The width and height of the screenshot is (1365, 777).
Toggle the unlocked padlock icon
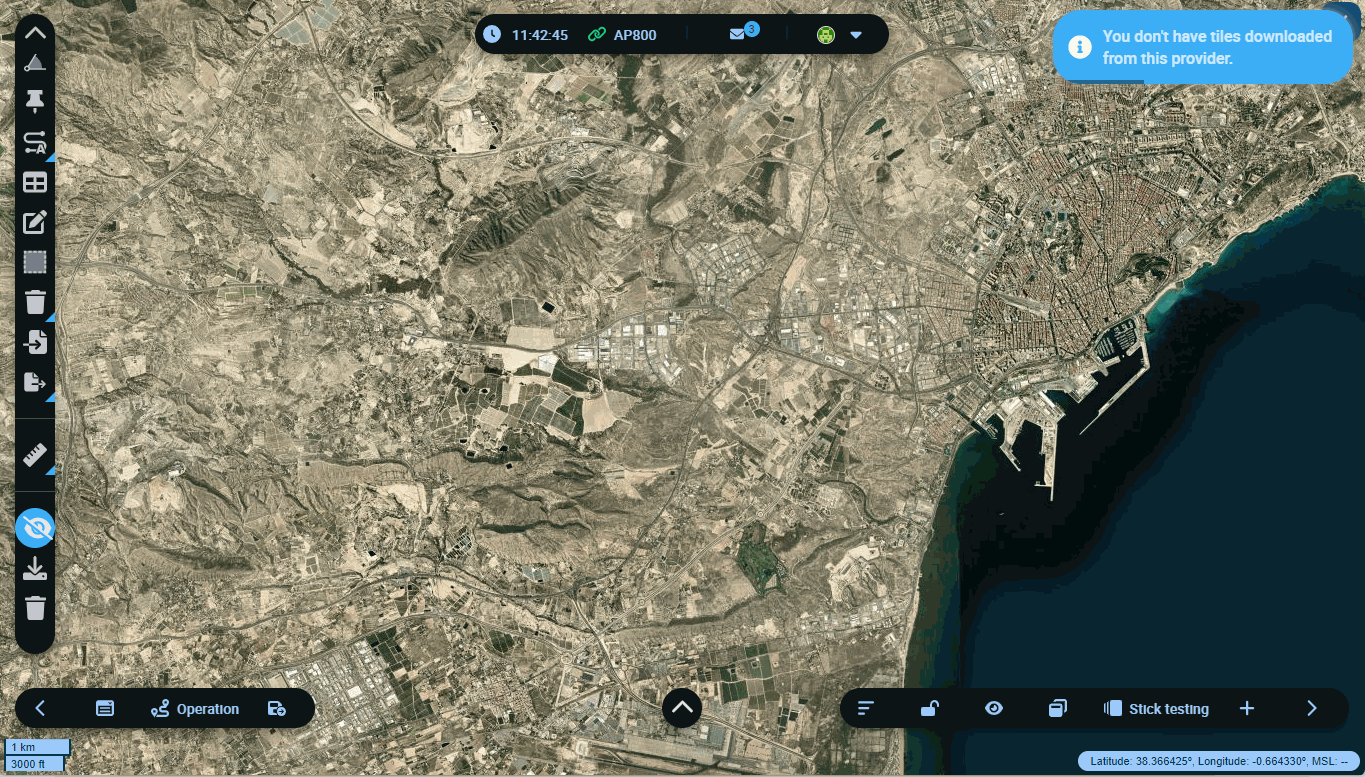(x=929, y=709)
